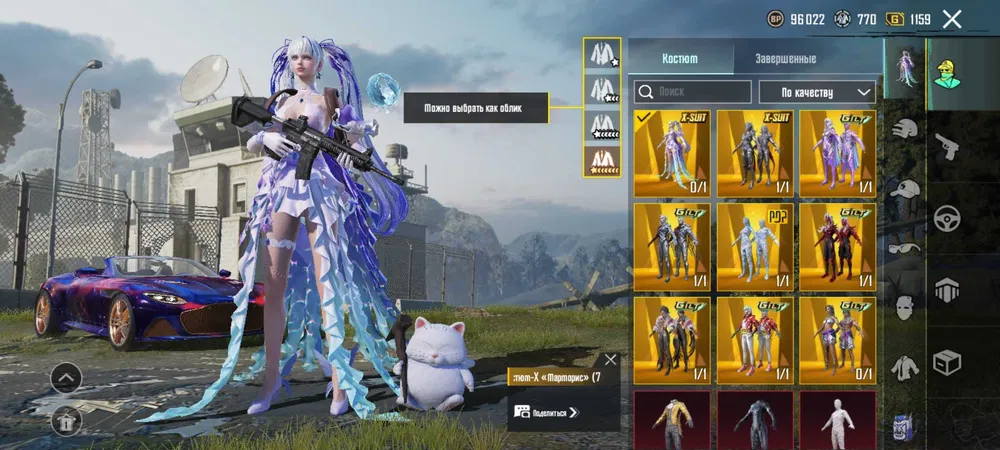Screen dimensions: 1000x450
Task: Pick the yellow jacket outfit tile
Action: coord(670,420)
